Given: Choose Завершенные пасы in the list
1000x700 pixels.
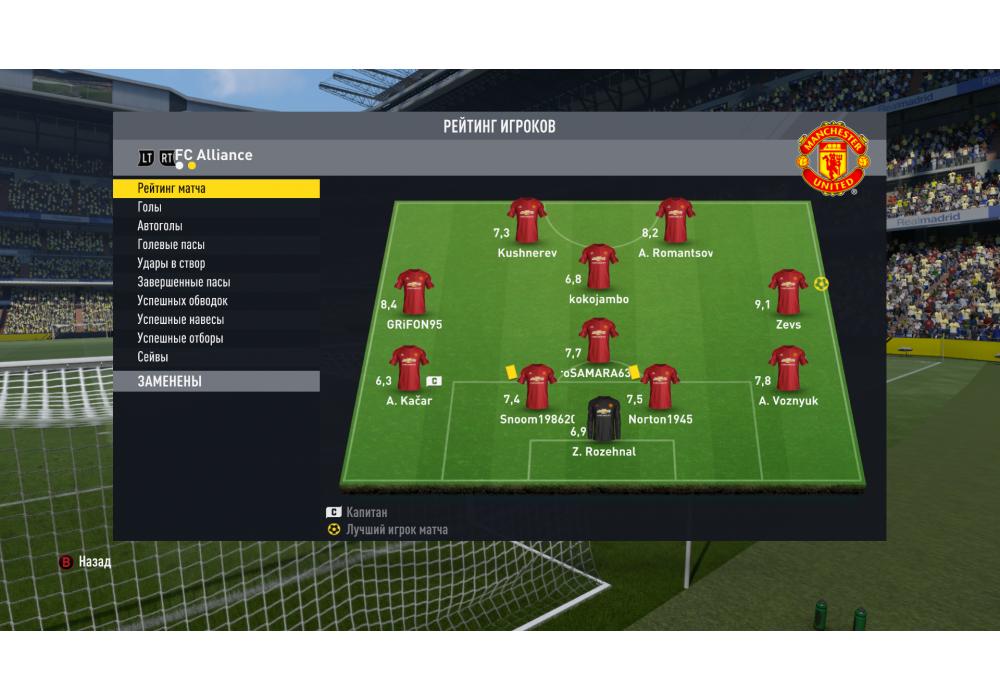Looking at the screenshot, I should click(215, 282).
